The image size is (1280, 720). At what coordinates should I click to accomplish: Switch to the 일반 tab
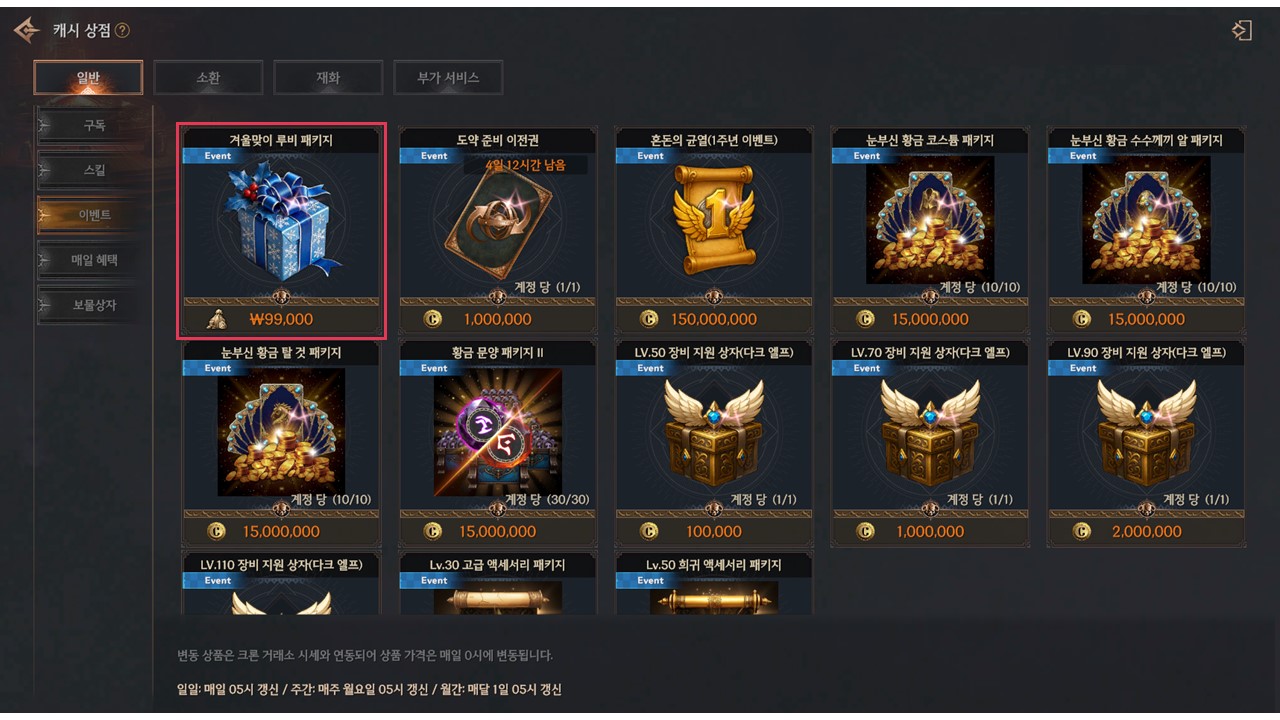click(x=88, y=78)
